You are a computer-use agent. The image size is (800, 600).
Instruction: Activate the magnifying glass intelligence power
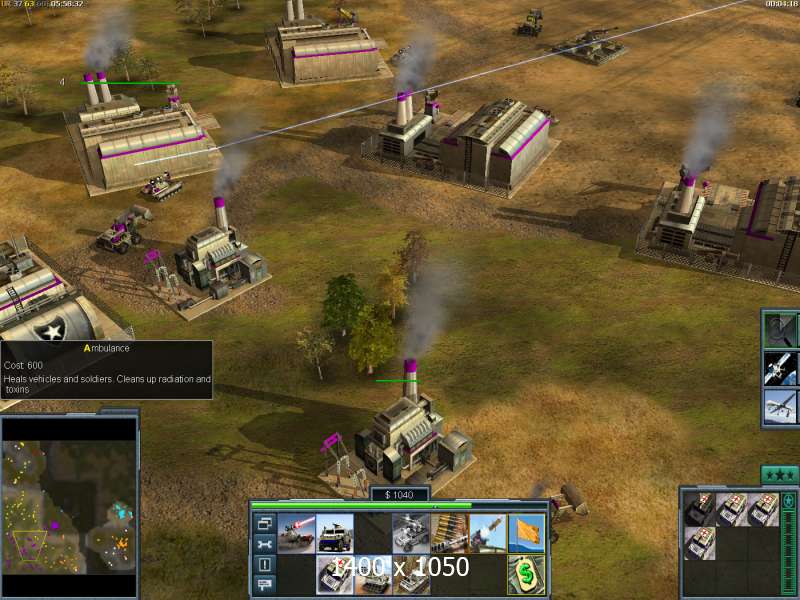pyautogui.click(x=780, y=328)
